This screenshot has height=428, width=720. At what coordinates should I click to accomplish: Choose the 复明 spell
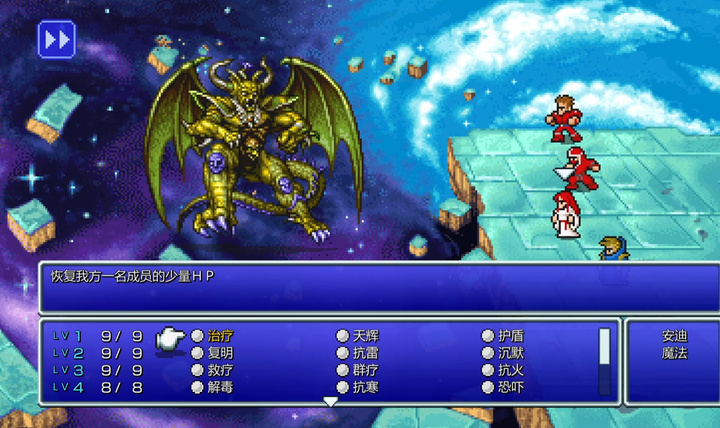click(220, 353)
